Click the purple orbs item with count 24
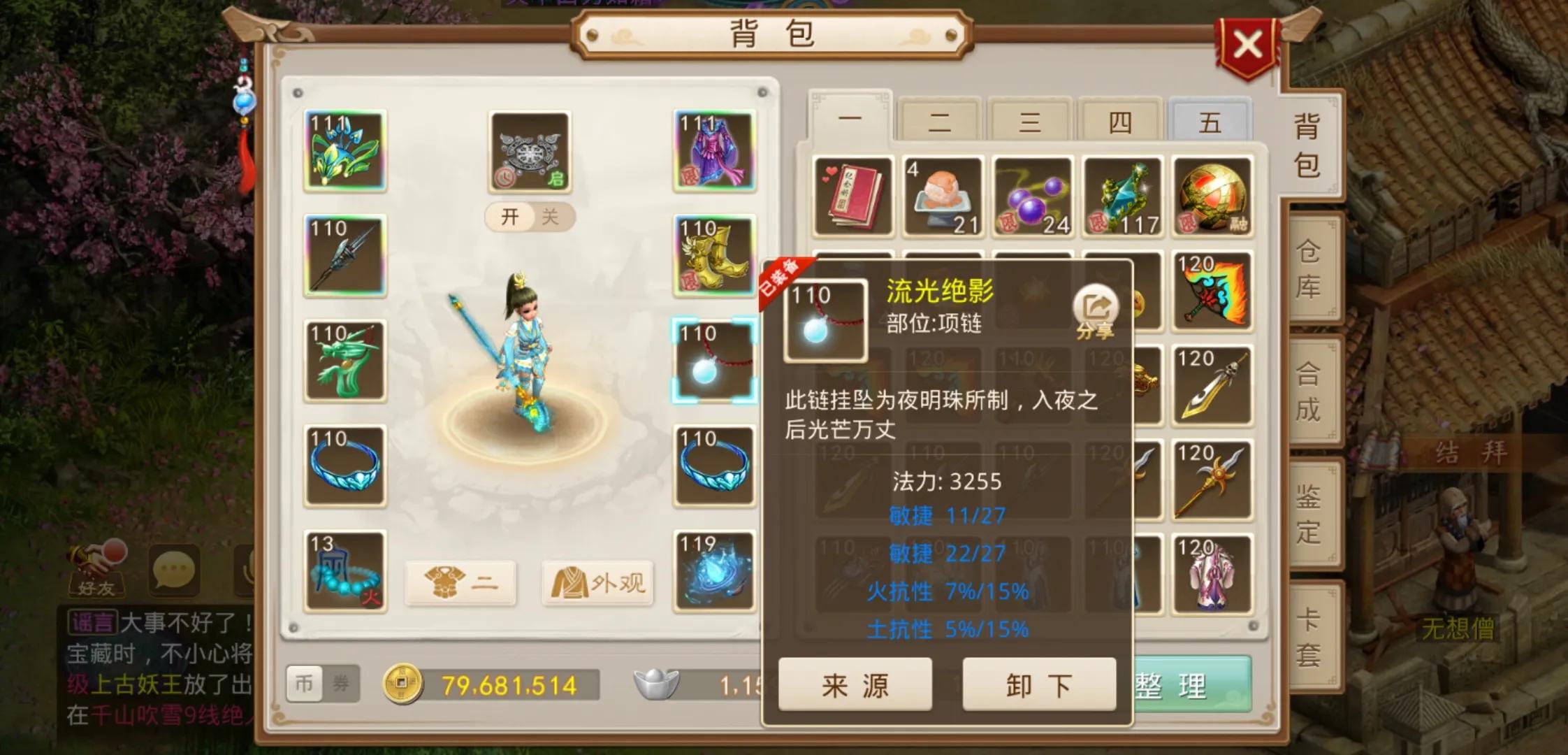 click(1033, 196)
